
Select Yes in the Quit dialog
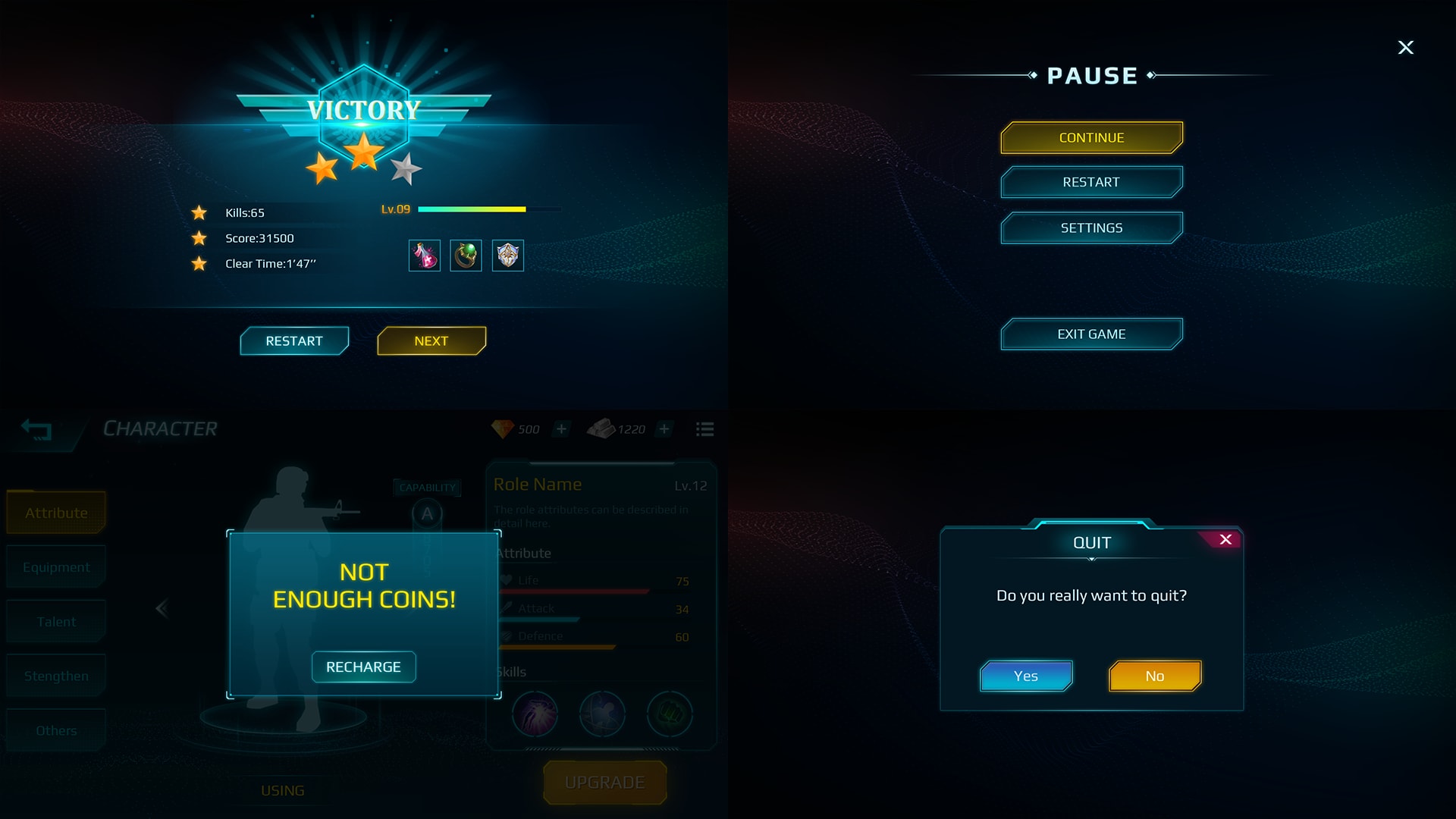click(1026, 676)
